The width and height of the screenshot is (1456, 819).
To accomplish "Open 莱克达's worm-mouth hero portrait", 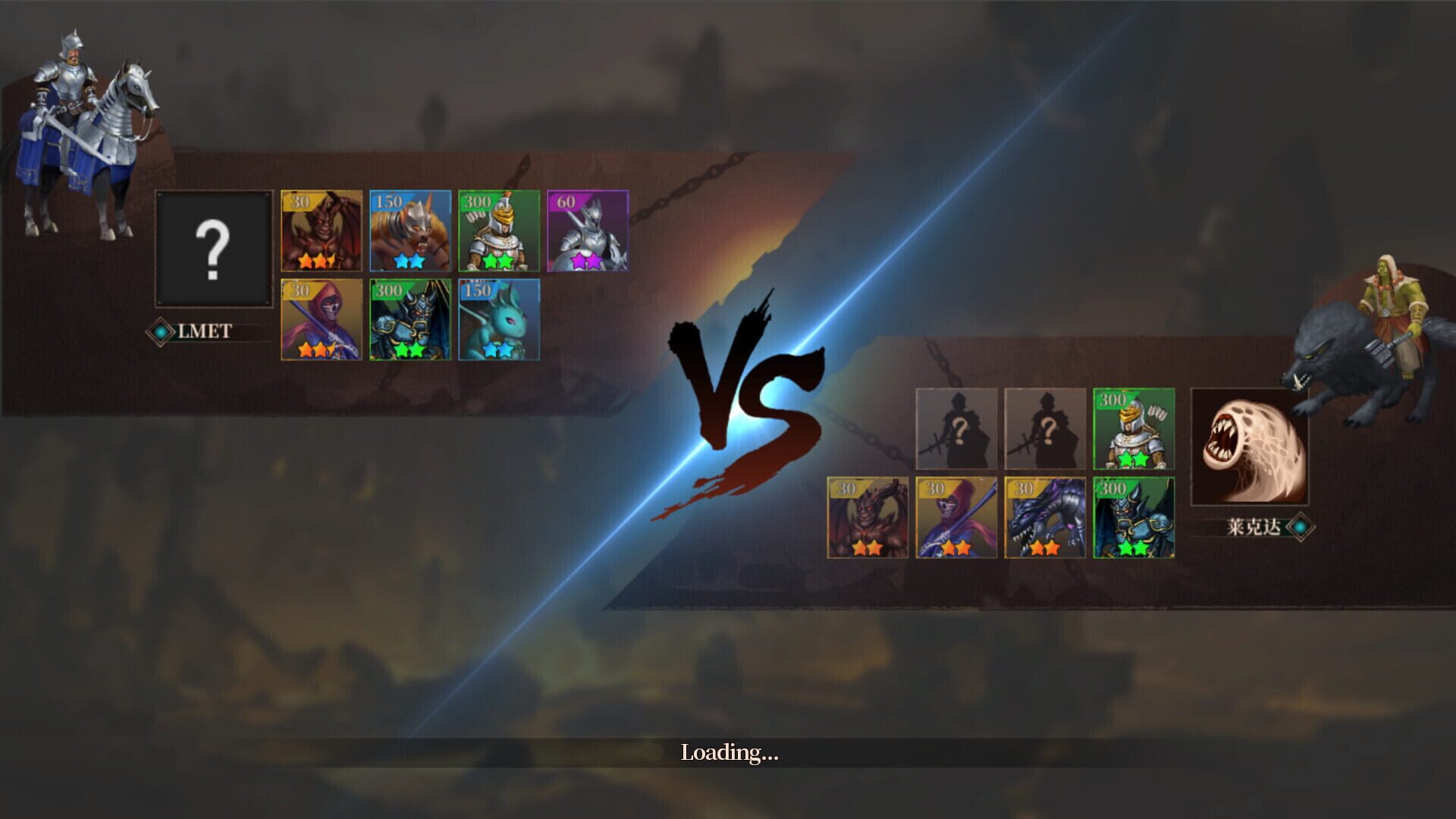I will point(1253,447).
